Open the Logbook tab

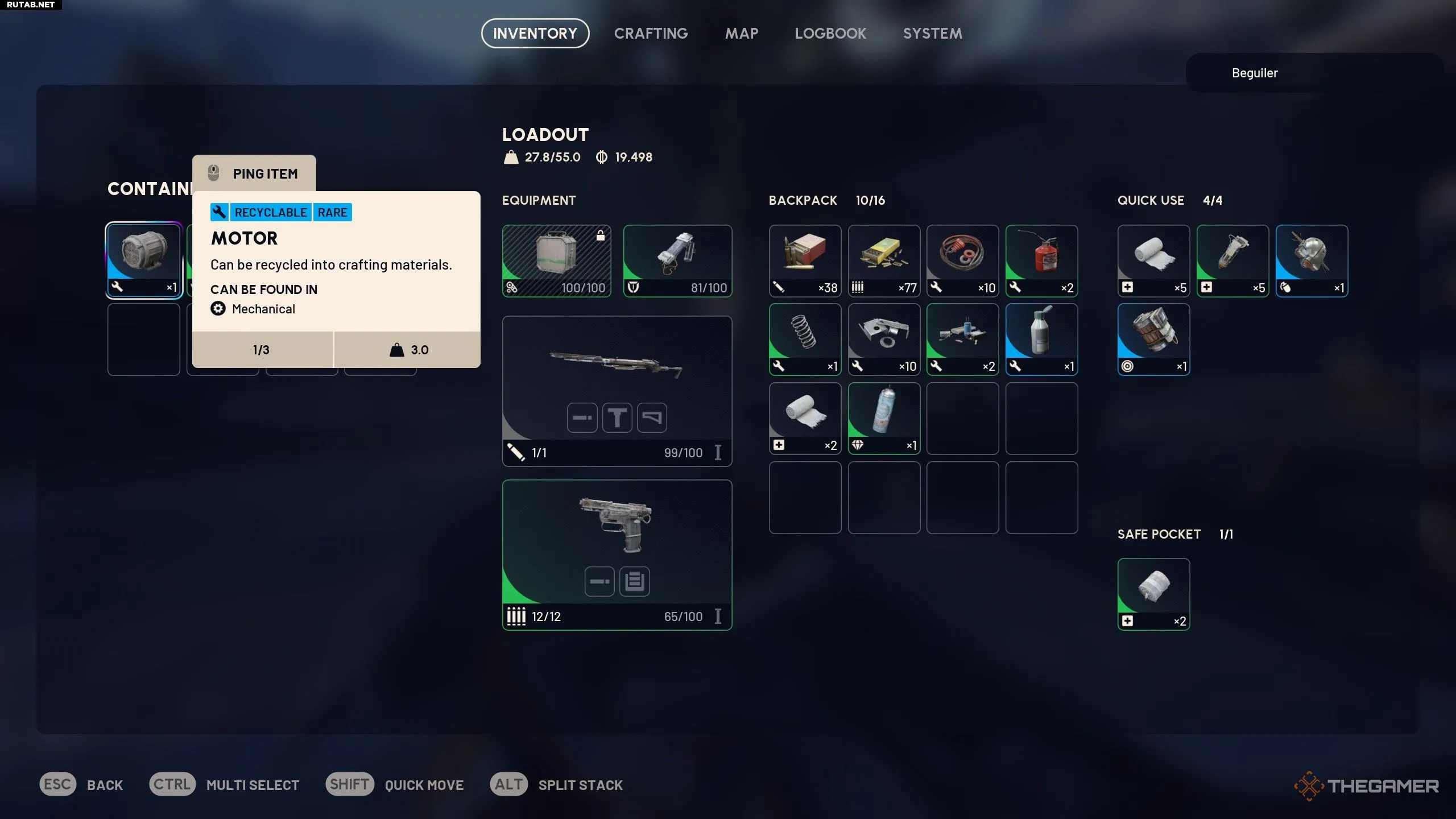pyautogui.click(x=830, y=34)
